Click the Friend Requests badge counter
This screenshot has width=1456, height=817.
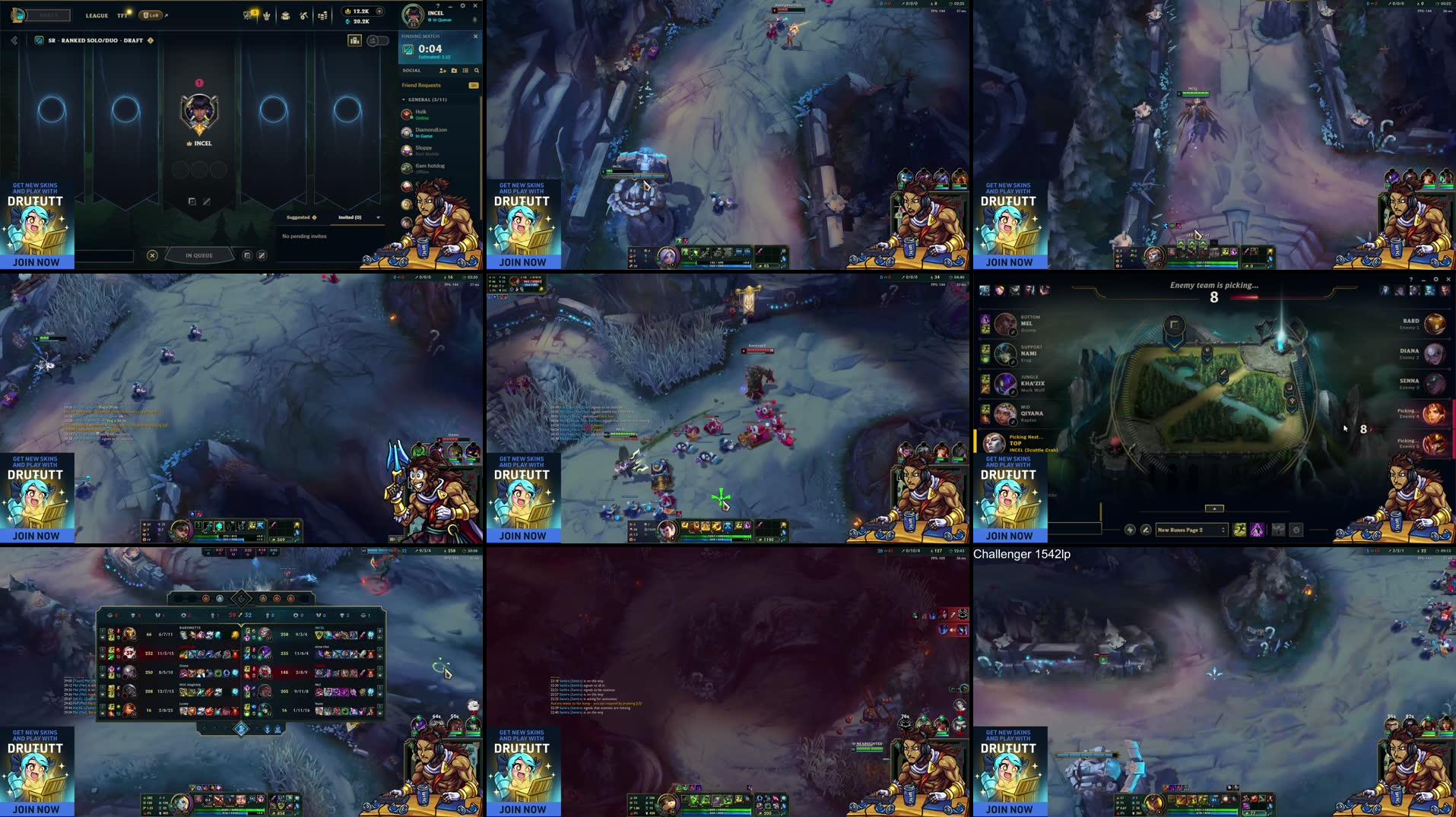474,85
